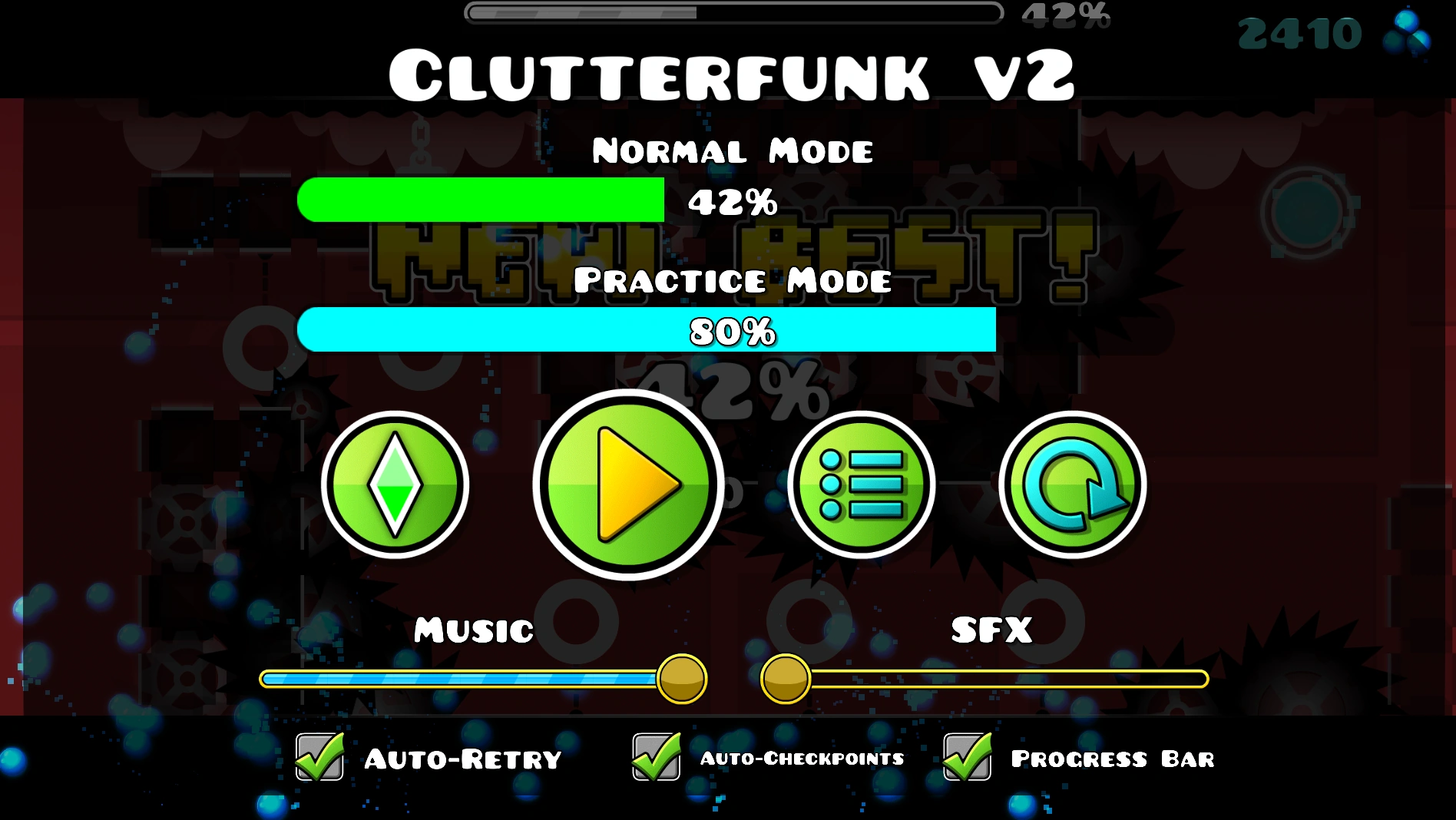The height and width of the screenshot is (820, 1456).
Task: Click the Normal Mode progress bar
Action: pyautogui.click(x=482, y=200)
